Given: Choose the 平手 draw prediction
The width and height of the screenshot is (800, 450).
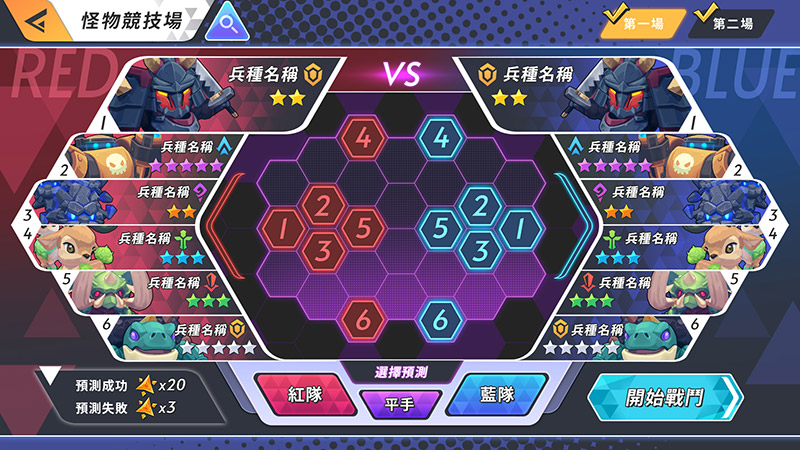Looking at the screenshot, I should (400, 405).
